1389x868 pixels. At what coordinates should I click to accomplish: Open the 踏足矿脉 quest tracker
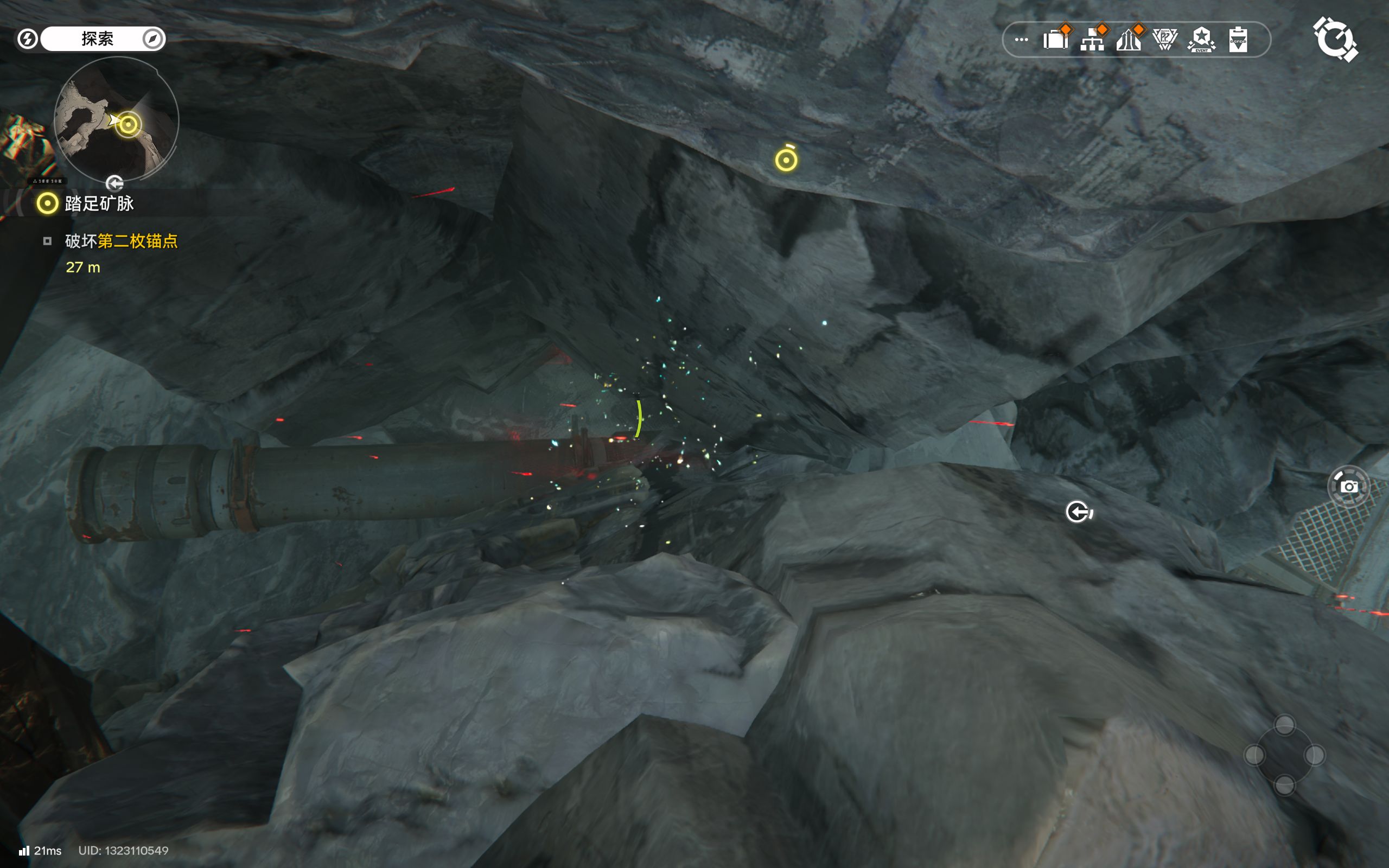point(99,203)
